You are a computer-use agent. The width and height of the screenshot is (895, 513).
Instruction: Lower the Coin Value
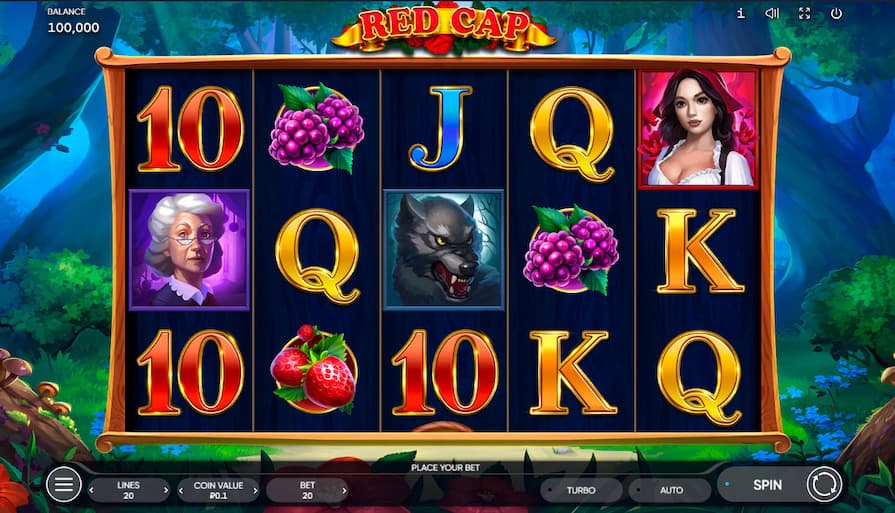point(183,490)
